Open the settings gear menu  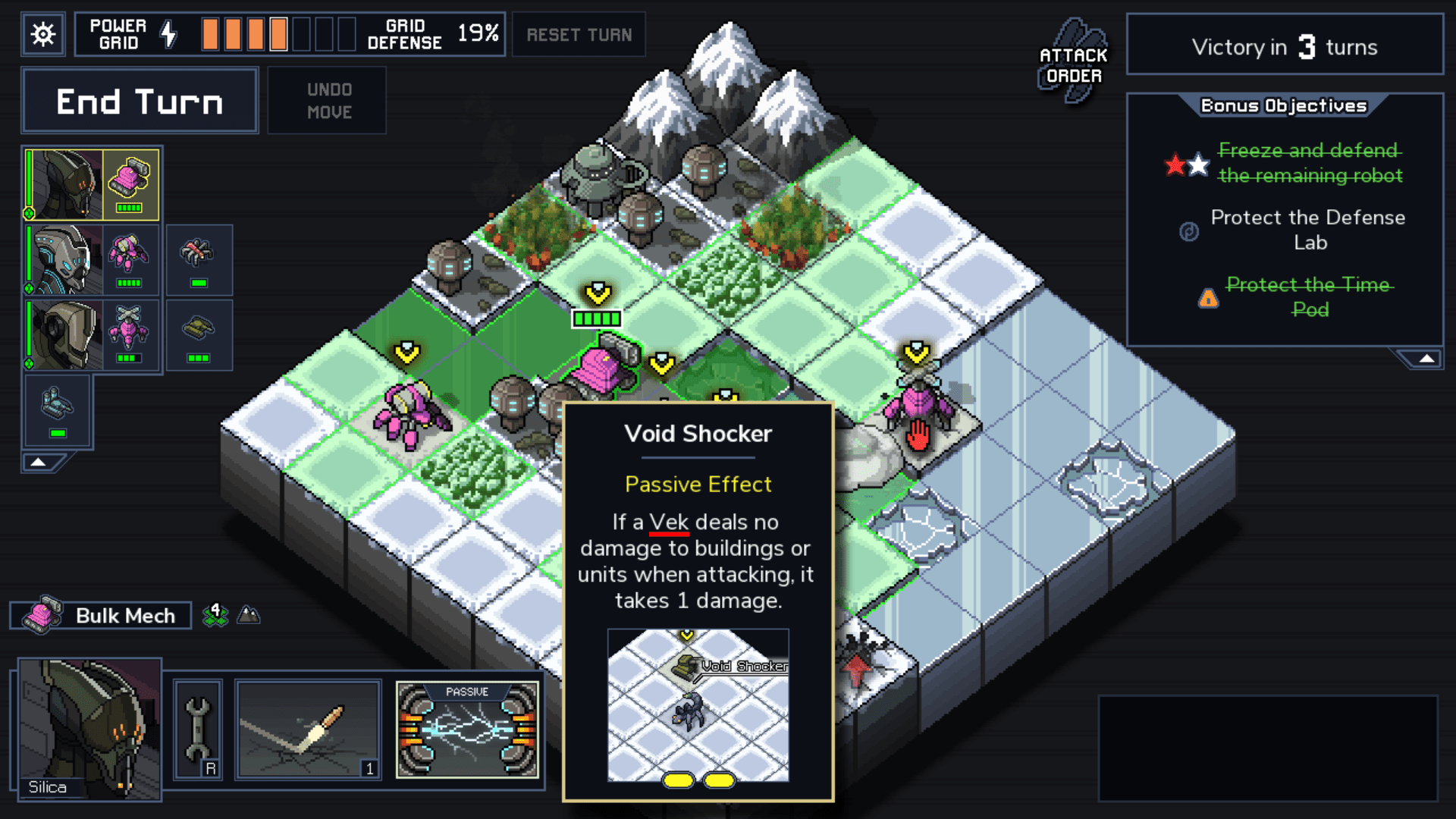42,34
